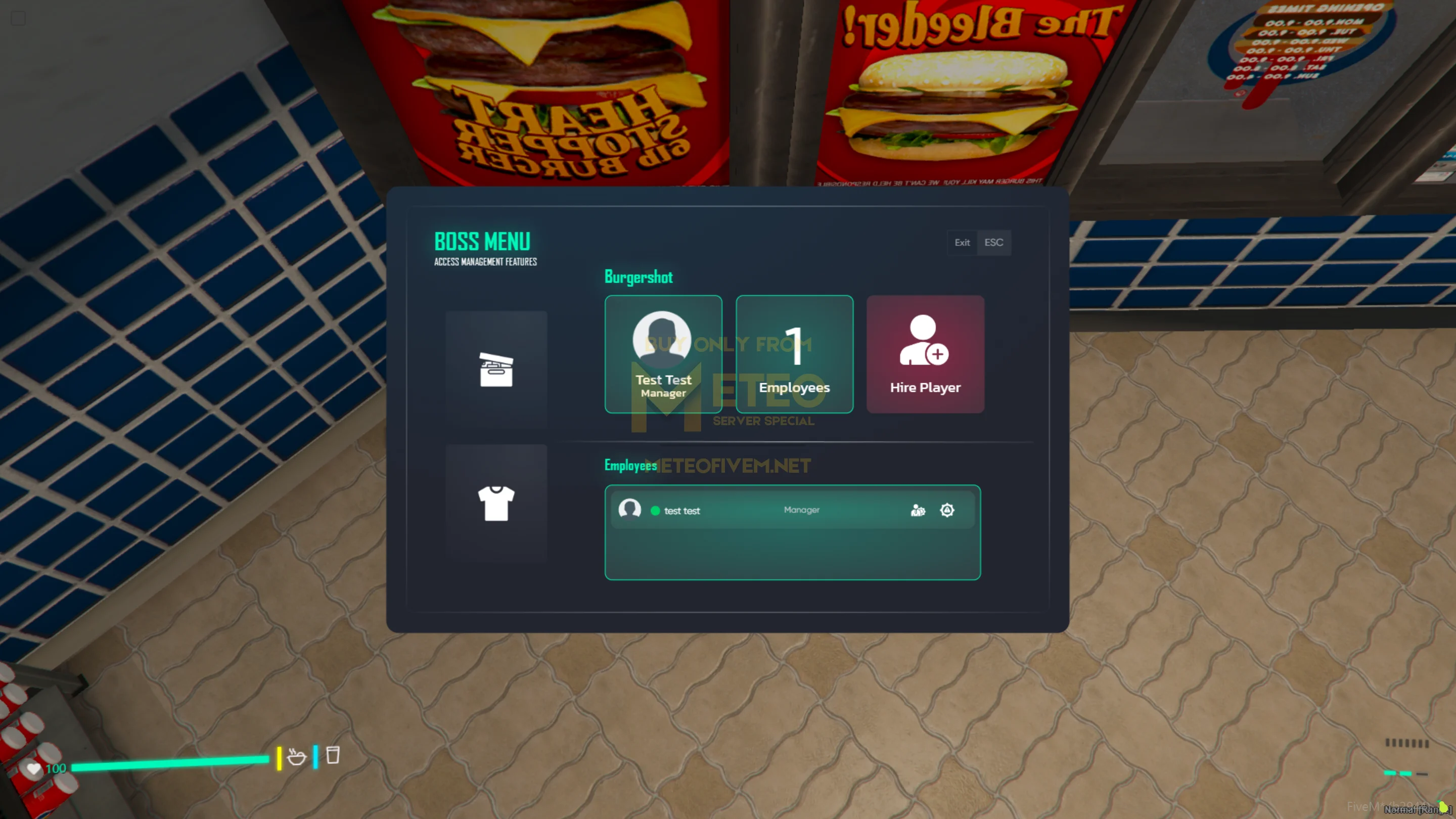Open the t-shirt outfit tile in the sidebar
Screen dimensions: 1456x819
[x=495, y=503]
